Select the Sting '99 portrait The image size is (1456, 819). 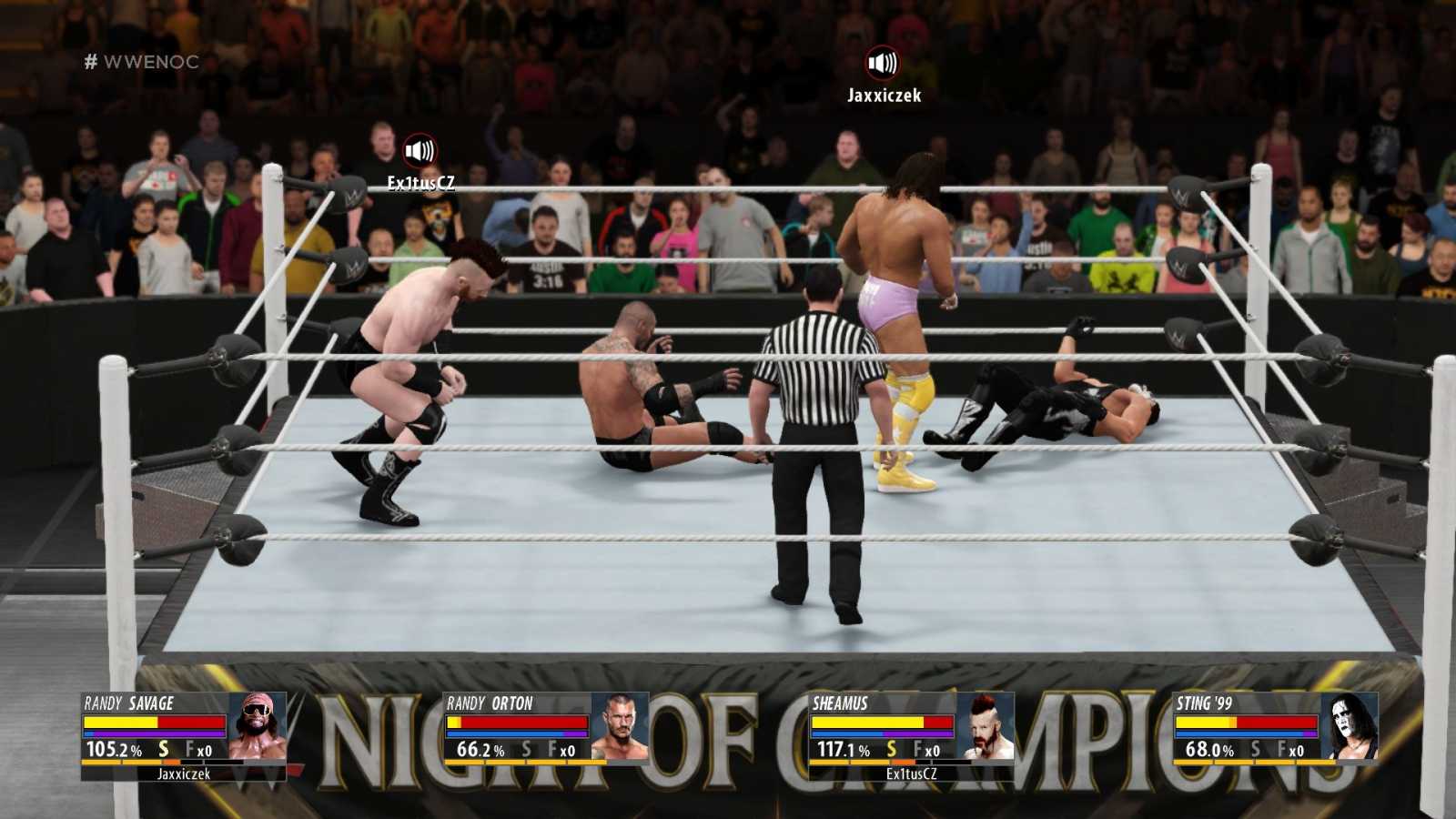1350,726
